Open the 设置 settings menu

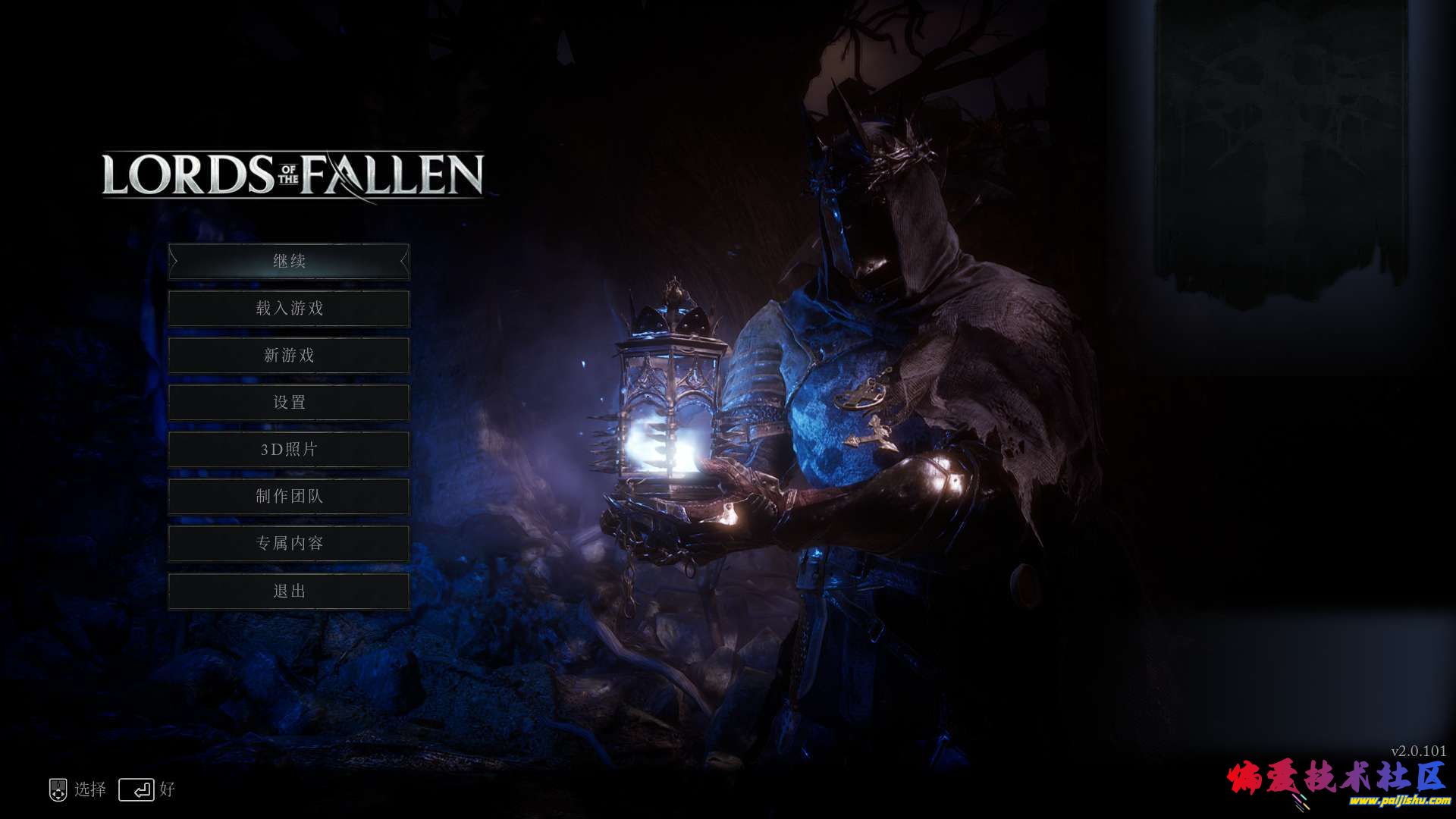(x=289, y=403)
